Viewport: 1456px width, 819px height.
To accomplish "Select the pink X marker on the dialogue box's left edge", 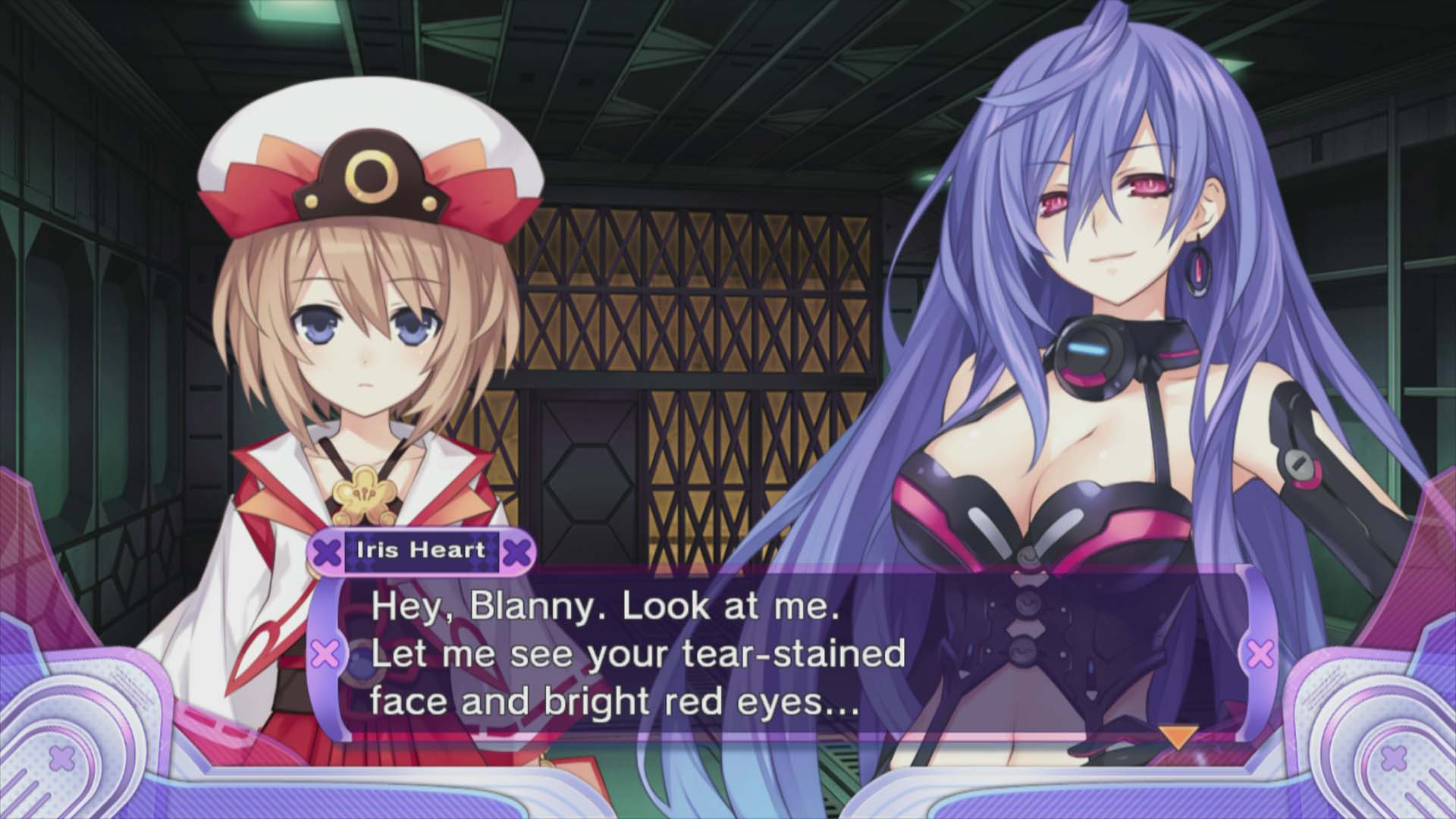I will [323, 653].
